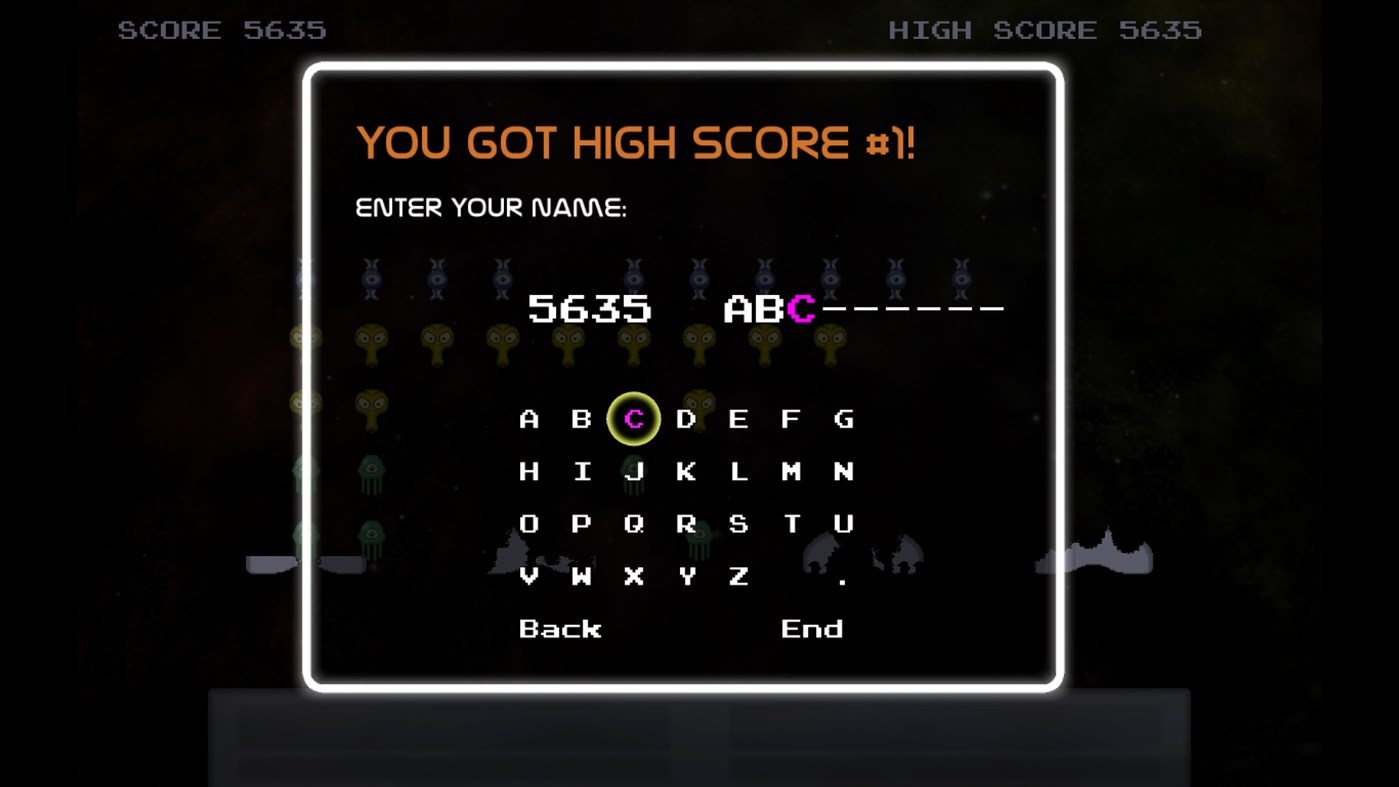Pick the letter V in the bottom row

tap(528, 576)
